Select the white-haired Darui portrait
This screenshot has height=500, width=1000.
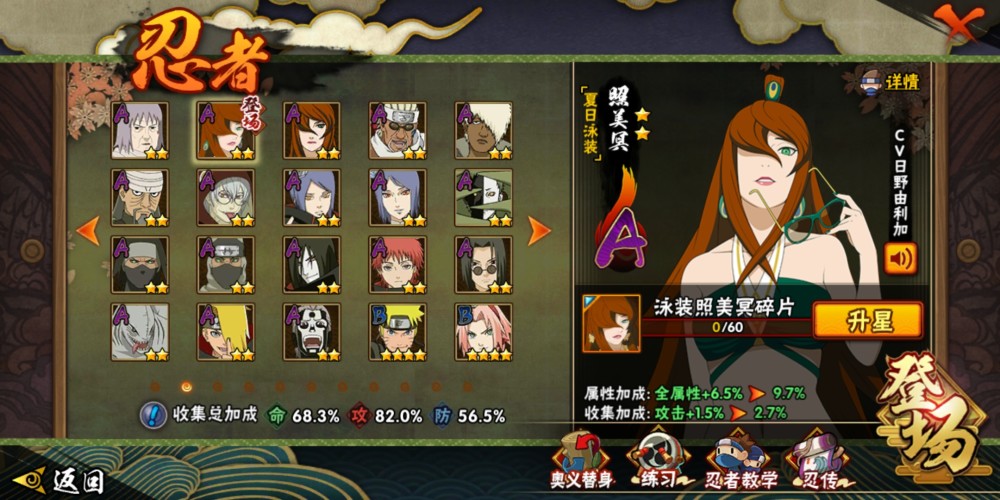click(484, 130)
